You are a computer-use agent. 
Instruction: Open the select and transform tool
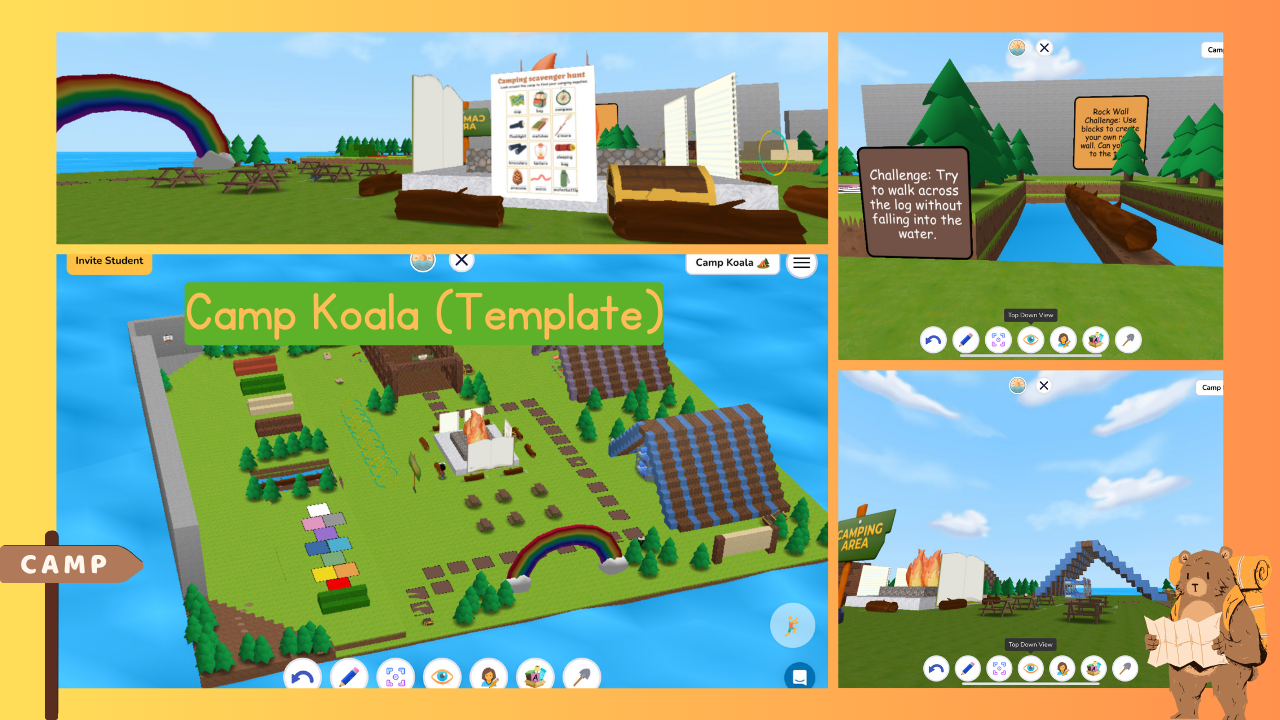pyautogui.click(x=395, y=676)
